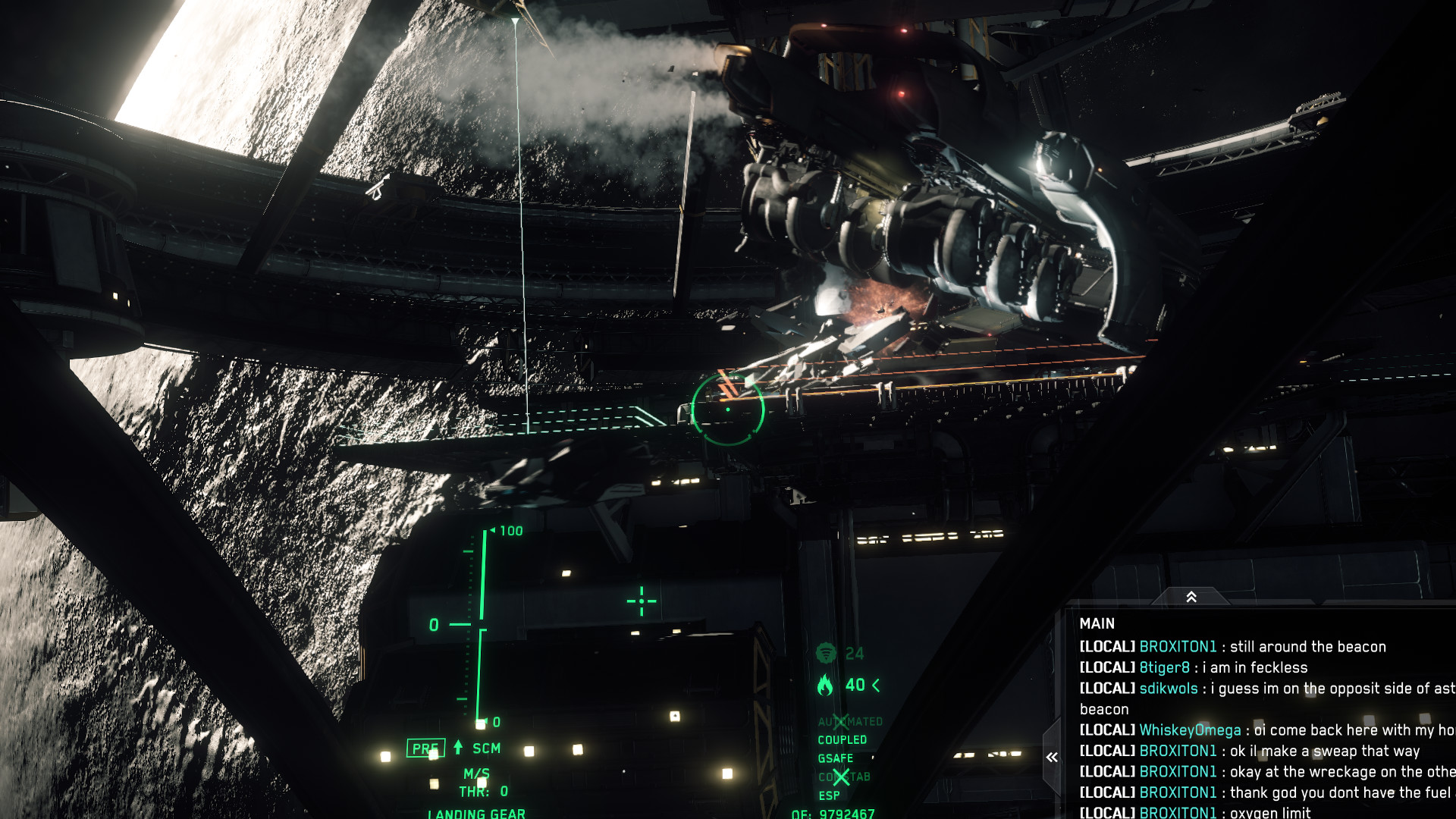Select sdikwols's name in the chat log

(1168, 689)
